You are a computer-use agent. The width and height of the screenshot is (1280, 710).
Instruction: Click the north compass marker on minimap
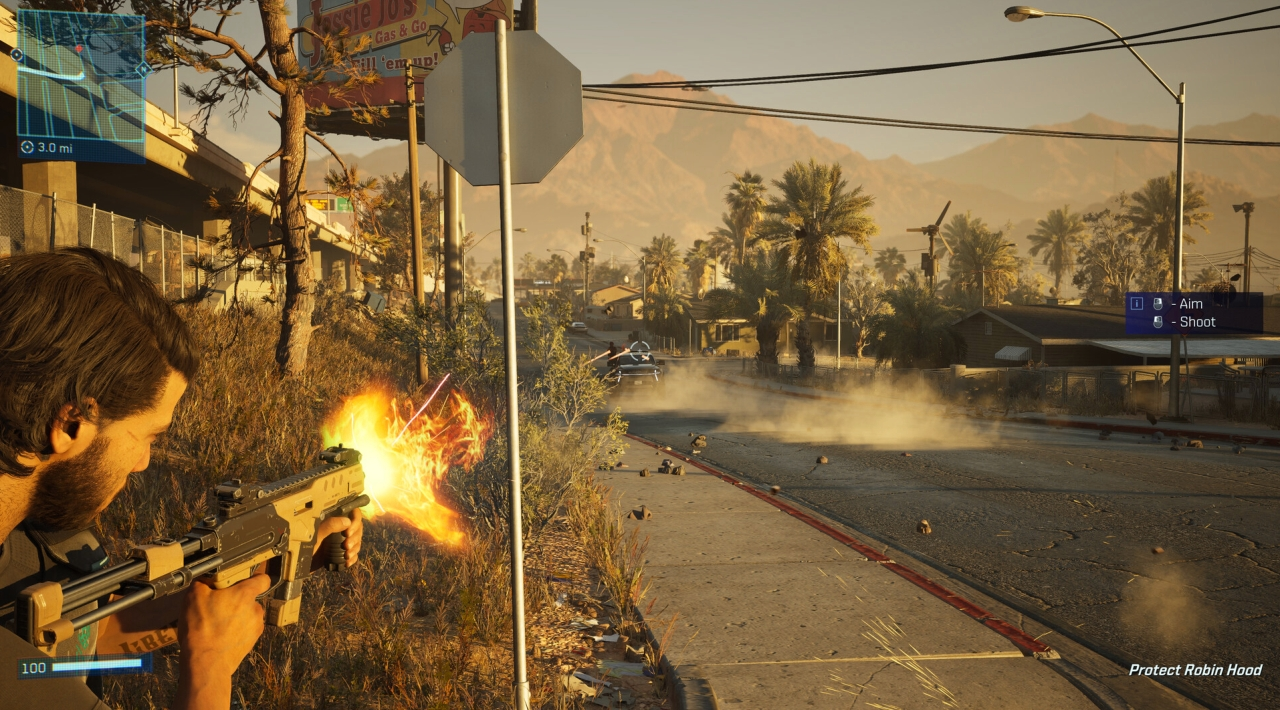(144, 70)
